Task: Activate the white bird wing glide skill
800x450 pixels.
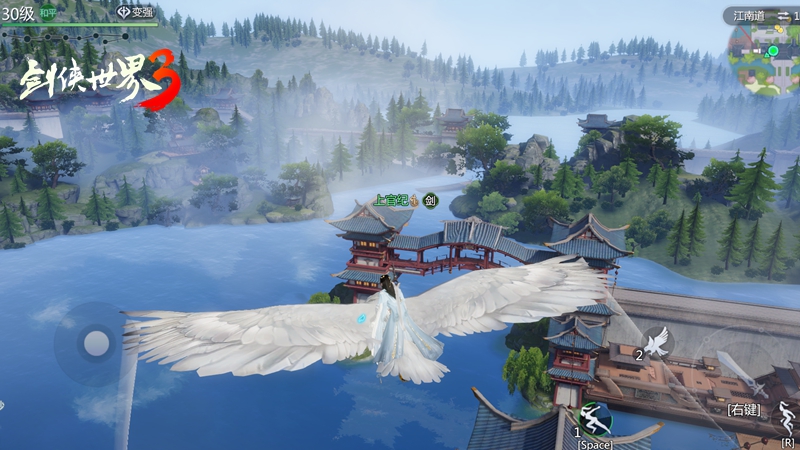Action: pyautogui.click(x=656, y=342)
